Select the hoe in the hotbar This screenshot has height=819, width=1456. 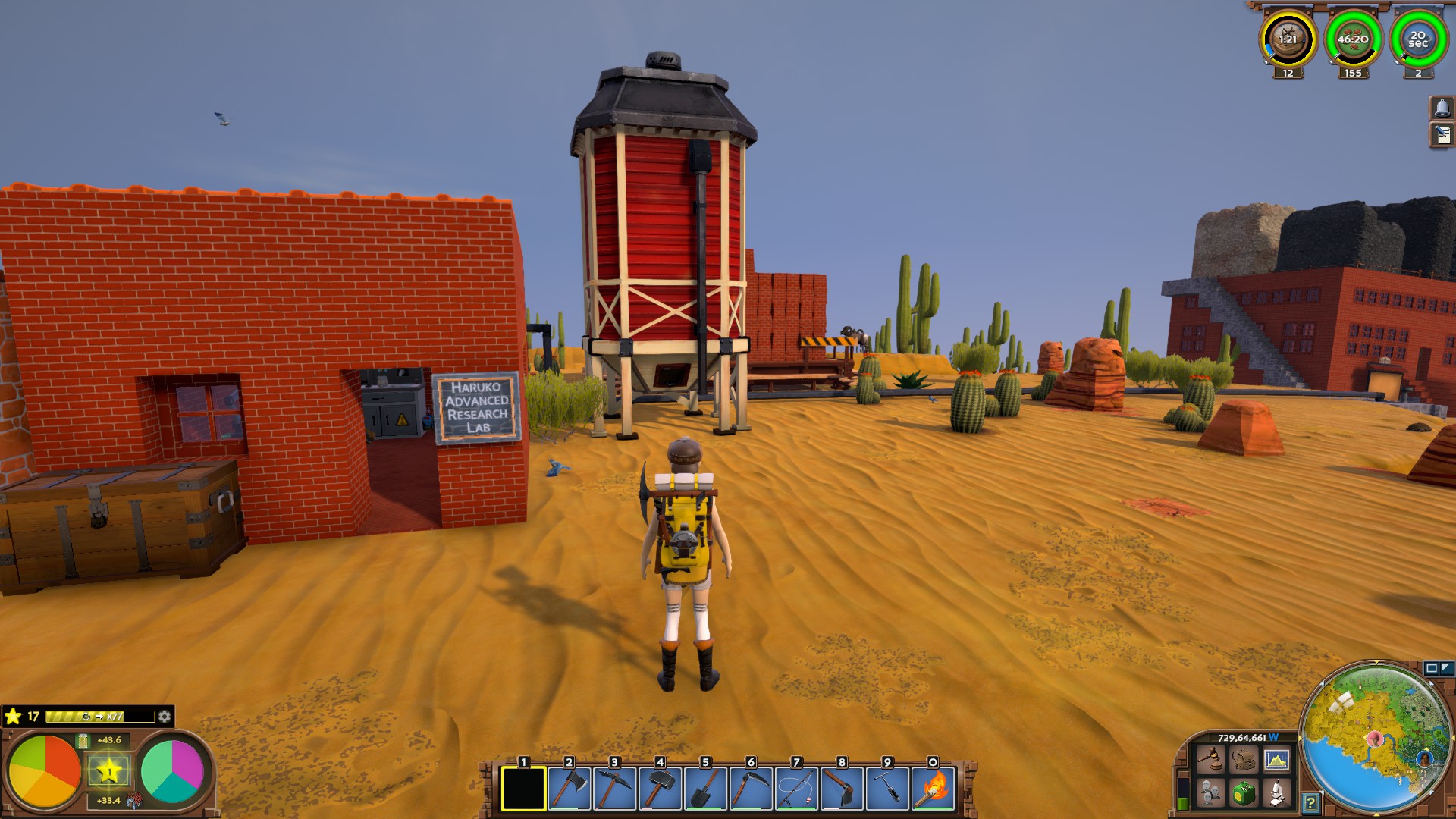point(842,789)
